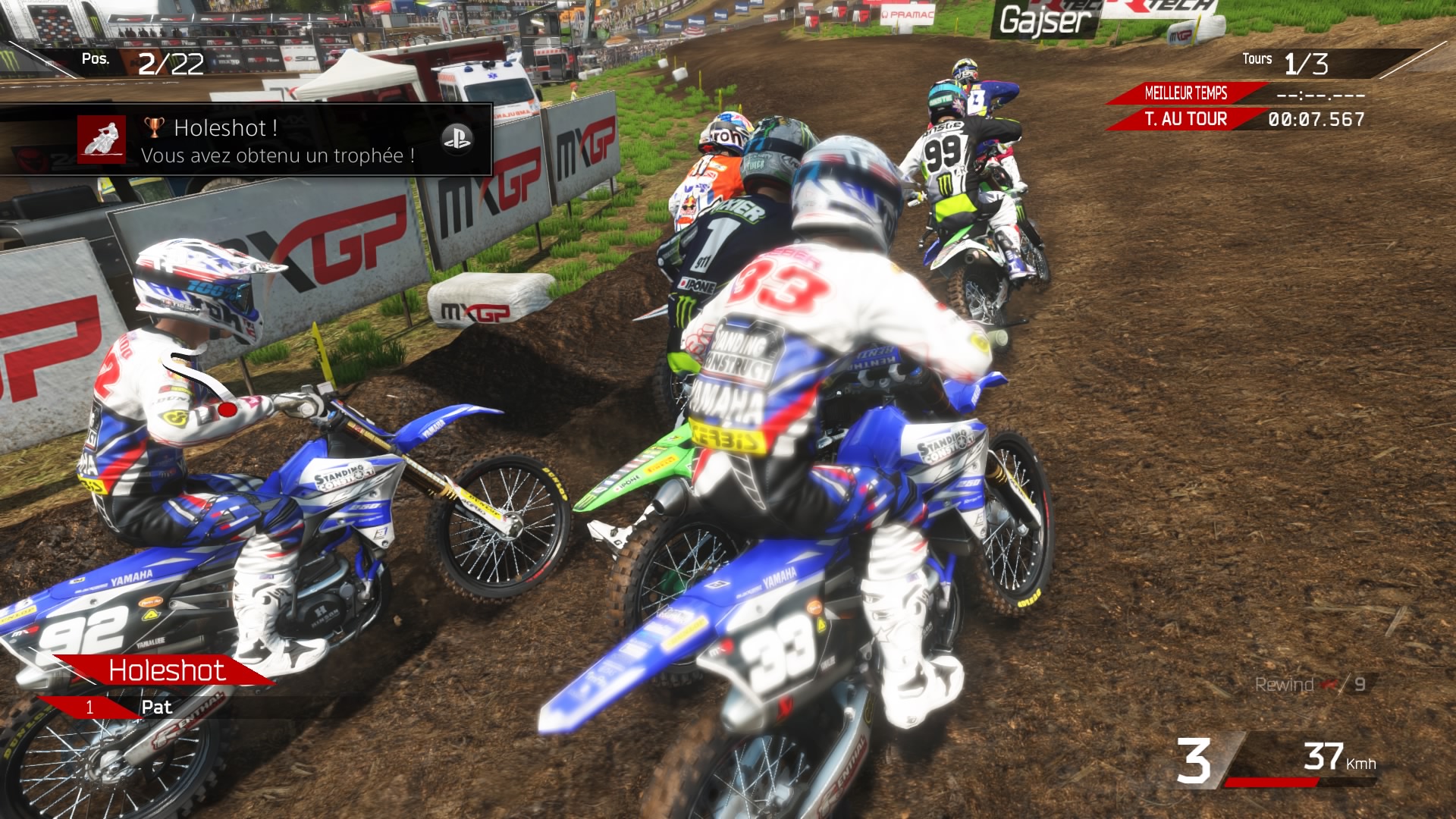Open the Holeshot trophy notification
The height and width of the screenshot is (819, 1456).
tap(278, 141)
